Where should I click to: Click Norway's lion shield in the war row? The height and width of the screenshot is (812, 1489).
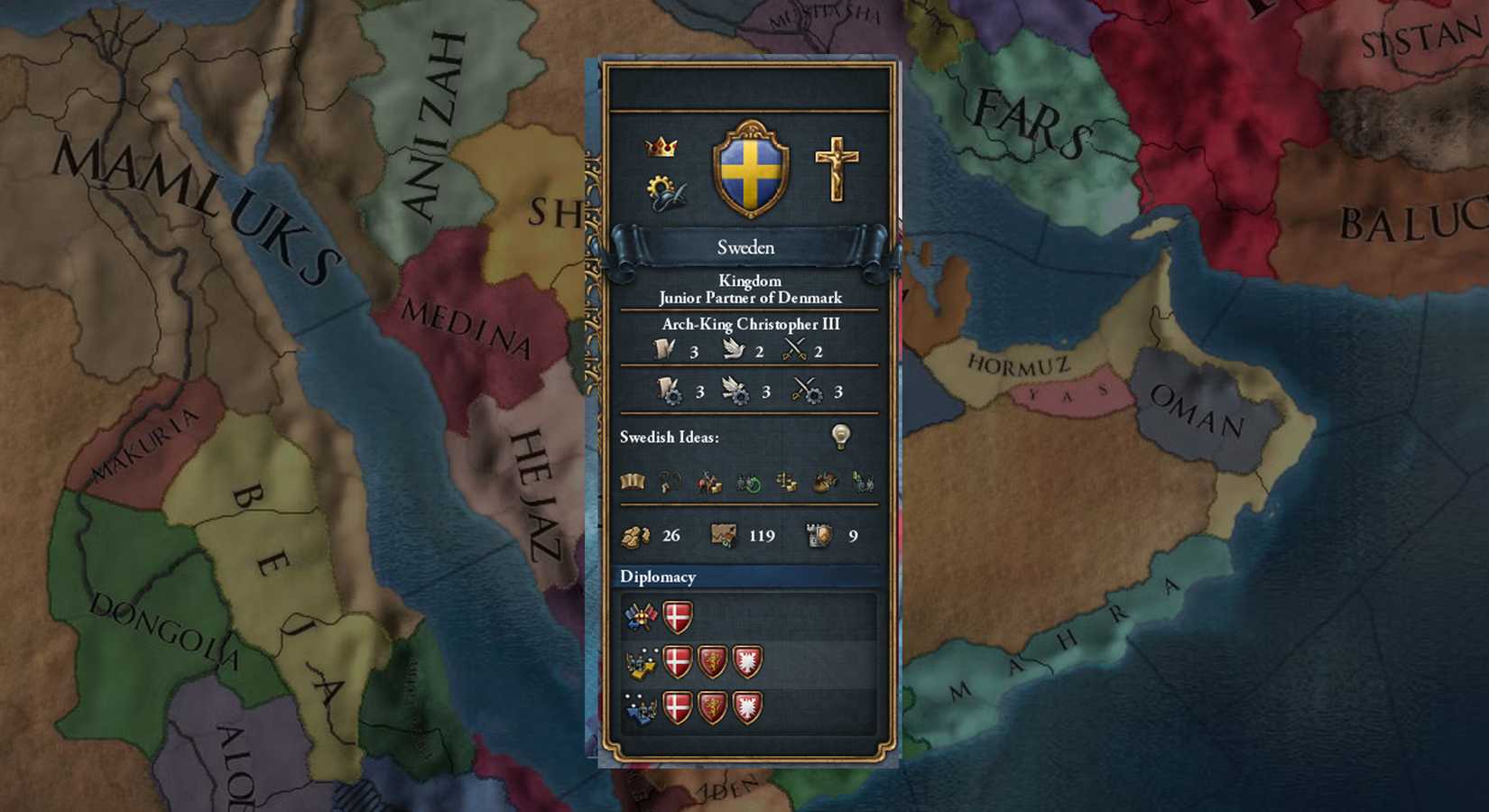(x=712, y=661)
